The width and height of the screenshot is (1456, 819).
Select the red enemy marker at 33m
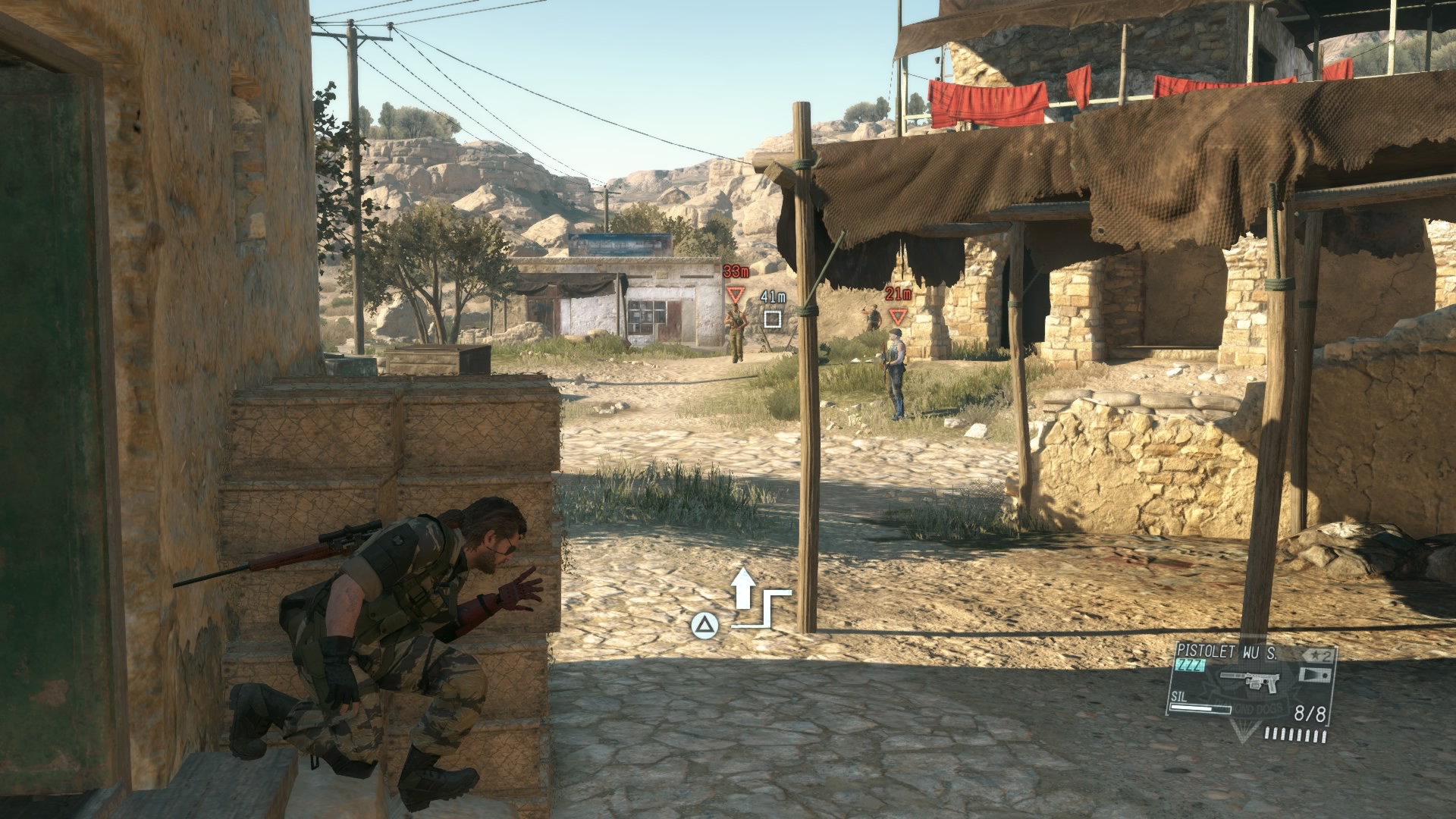[735, 294]
